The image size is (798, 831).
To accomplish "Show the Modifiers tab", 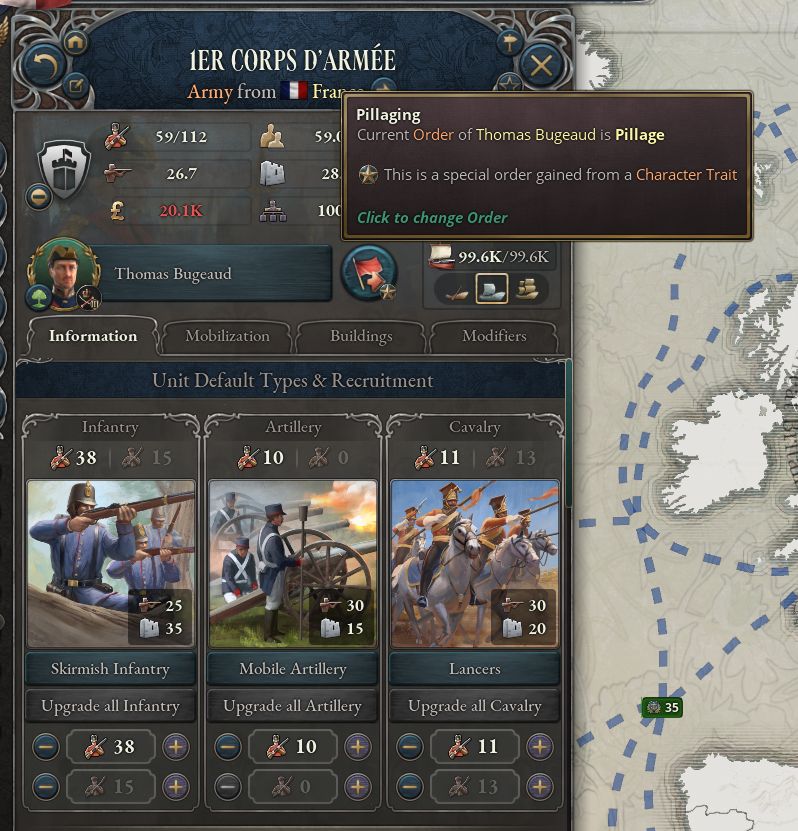I will (494, 336).
